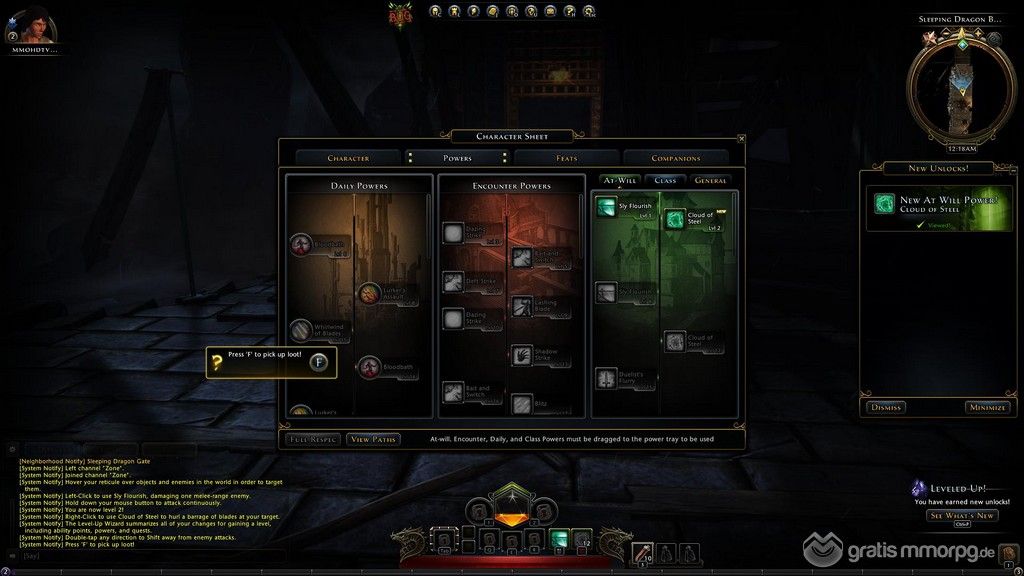
Task: Switch to the General powers sub-tab
Action: [710, 181]
